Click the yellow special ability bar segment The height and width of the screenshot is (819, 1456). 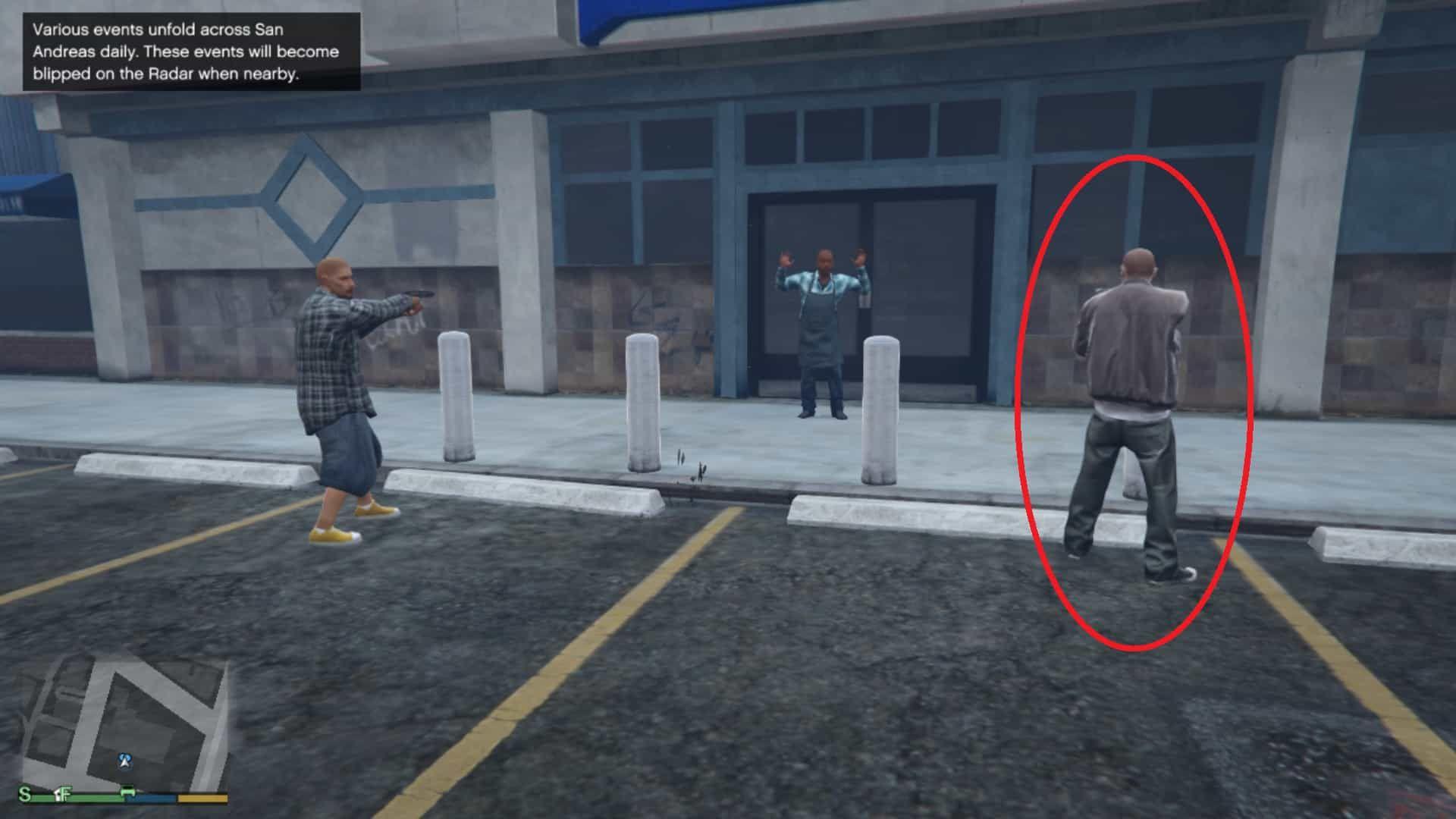tap(202, 796)
